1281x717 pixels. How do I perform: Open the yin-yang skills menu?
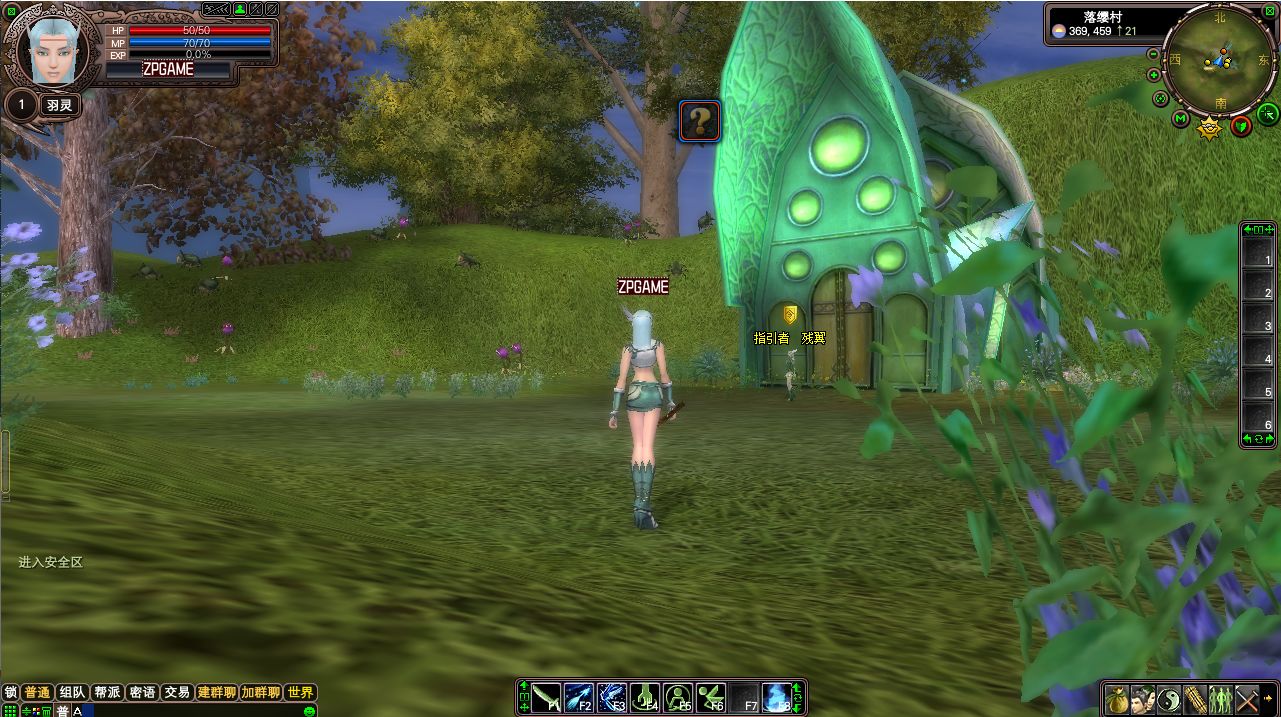tap(1169, 698)
